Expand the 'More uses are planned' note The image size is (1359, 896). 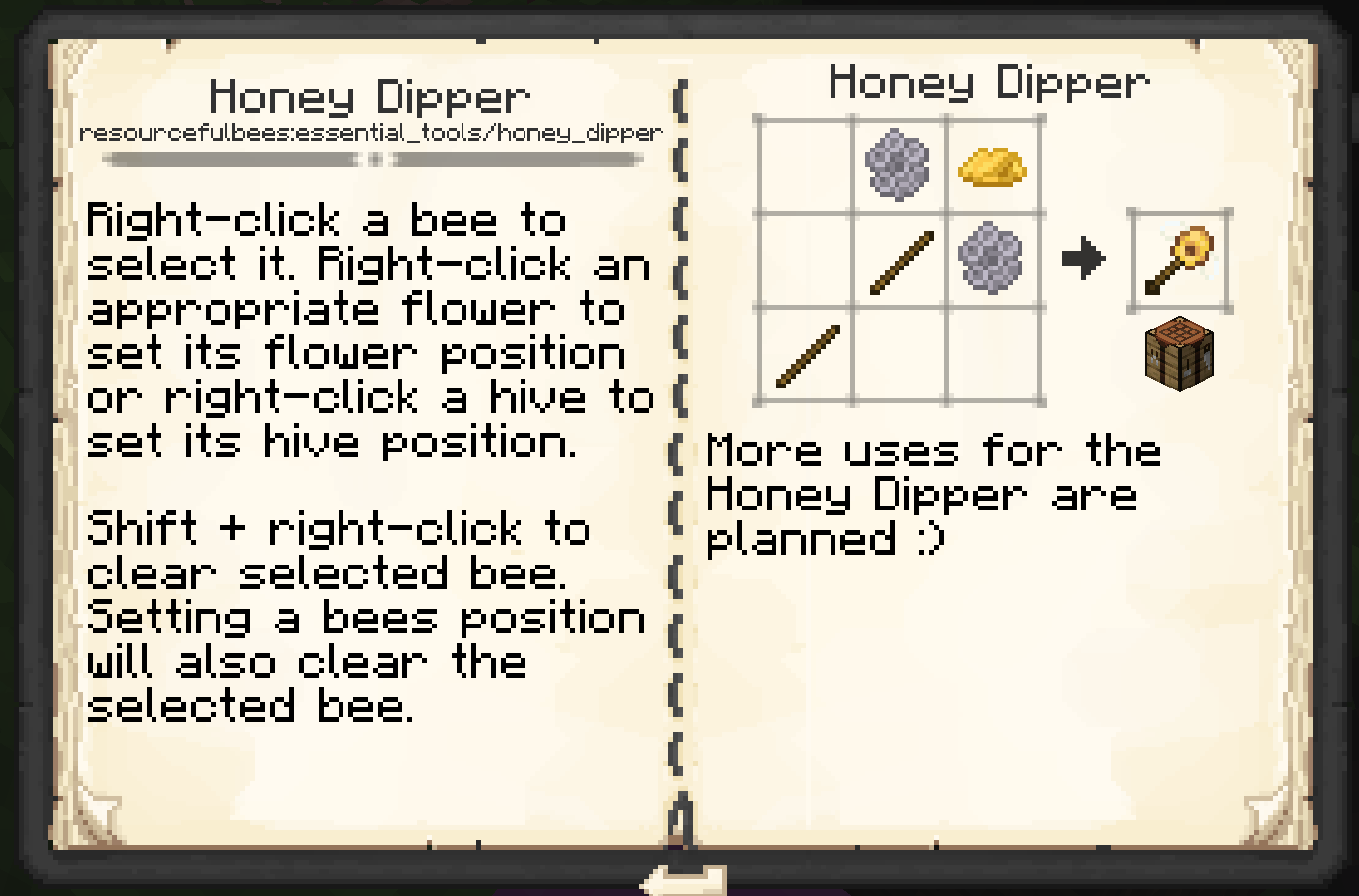(935, 494)
